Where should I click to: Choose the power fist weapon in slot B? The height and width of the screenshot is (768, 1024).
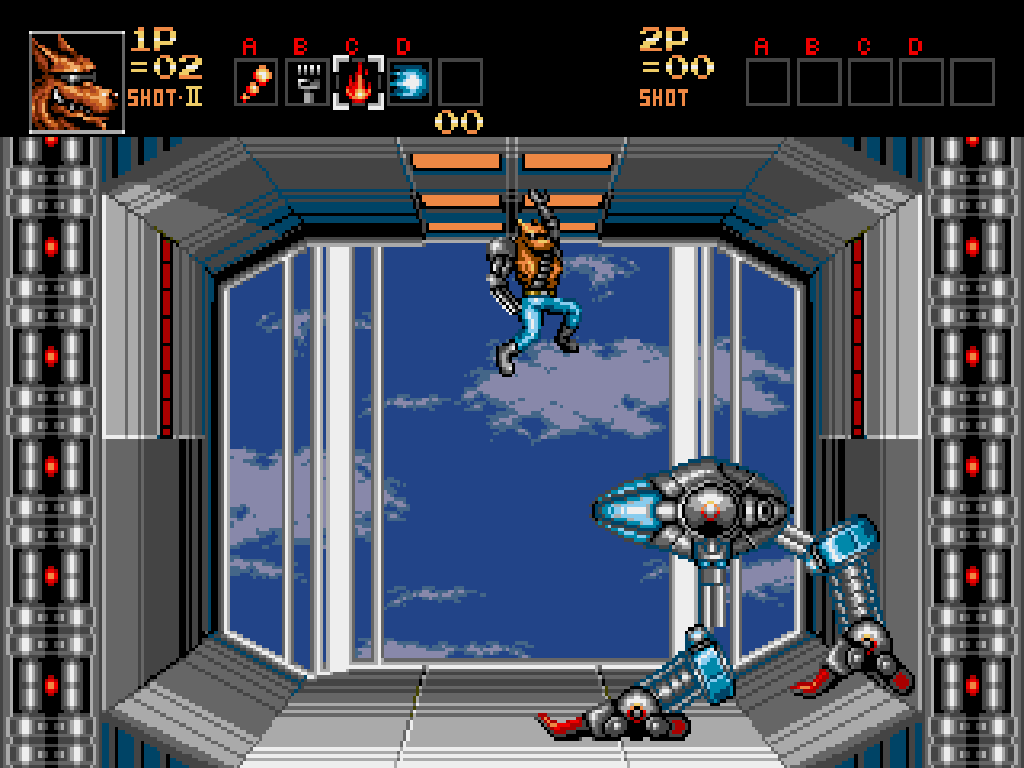[x=307, y=83]
